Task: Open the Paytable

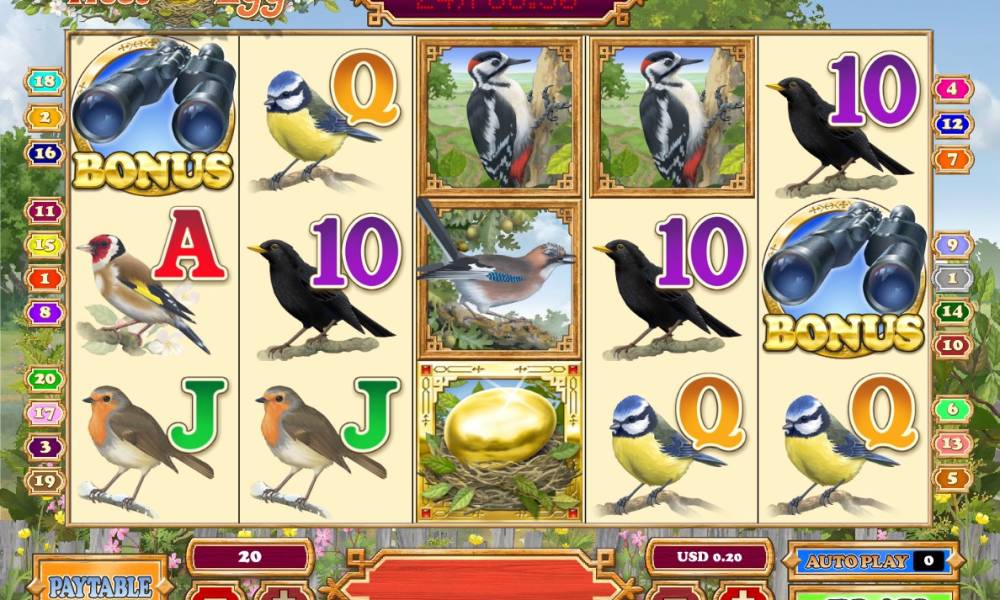Action: click(99, 583)
